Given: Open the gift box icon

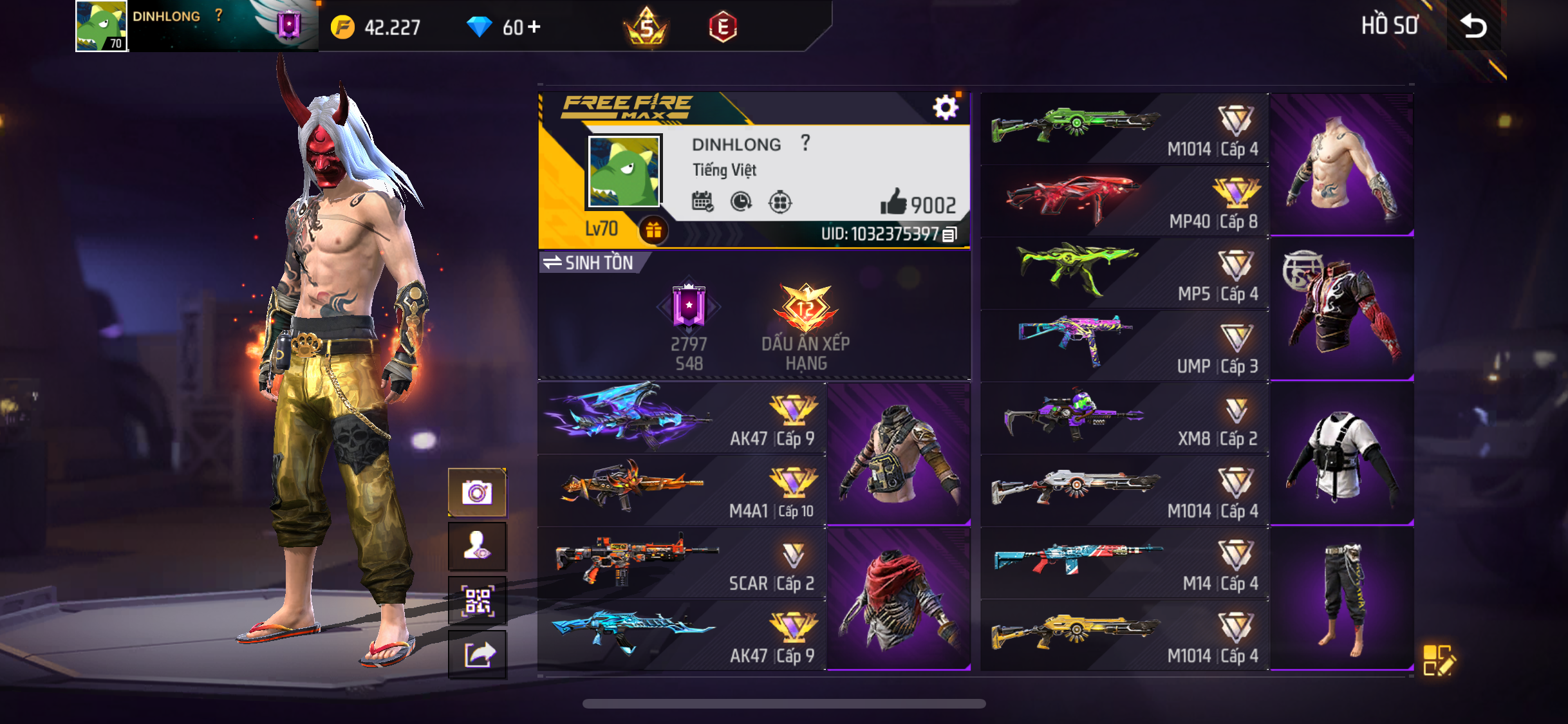Looking at the screenshot, I should [x=653, y=230].
